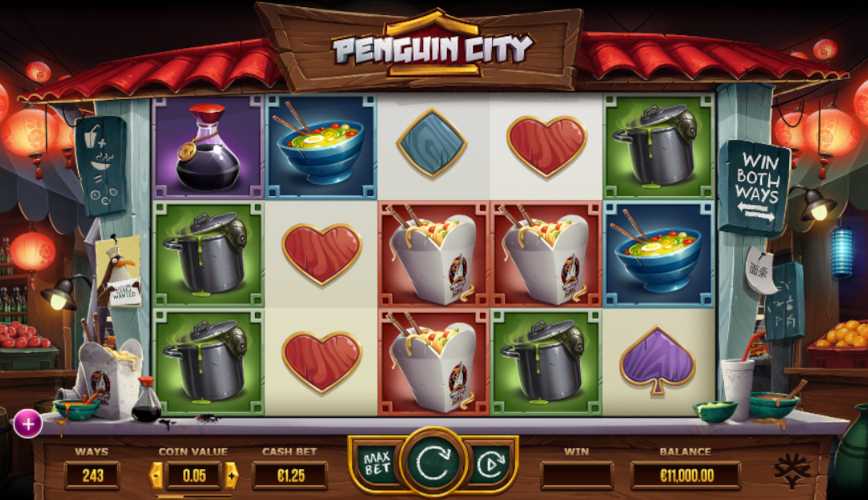This screenshot has width=868, height=500.
Task: Start autoplay with the play-arrow button
Action: pos(490,464)
